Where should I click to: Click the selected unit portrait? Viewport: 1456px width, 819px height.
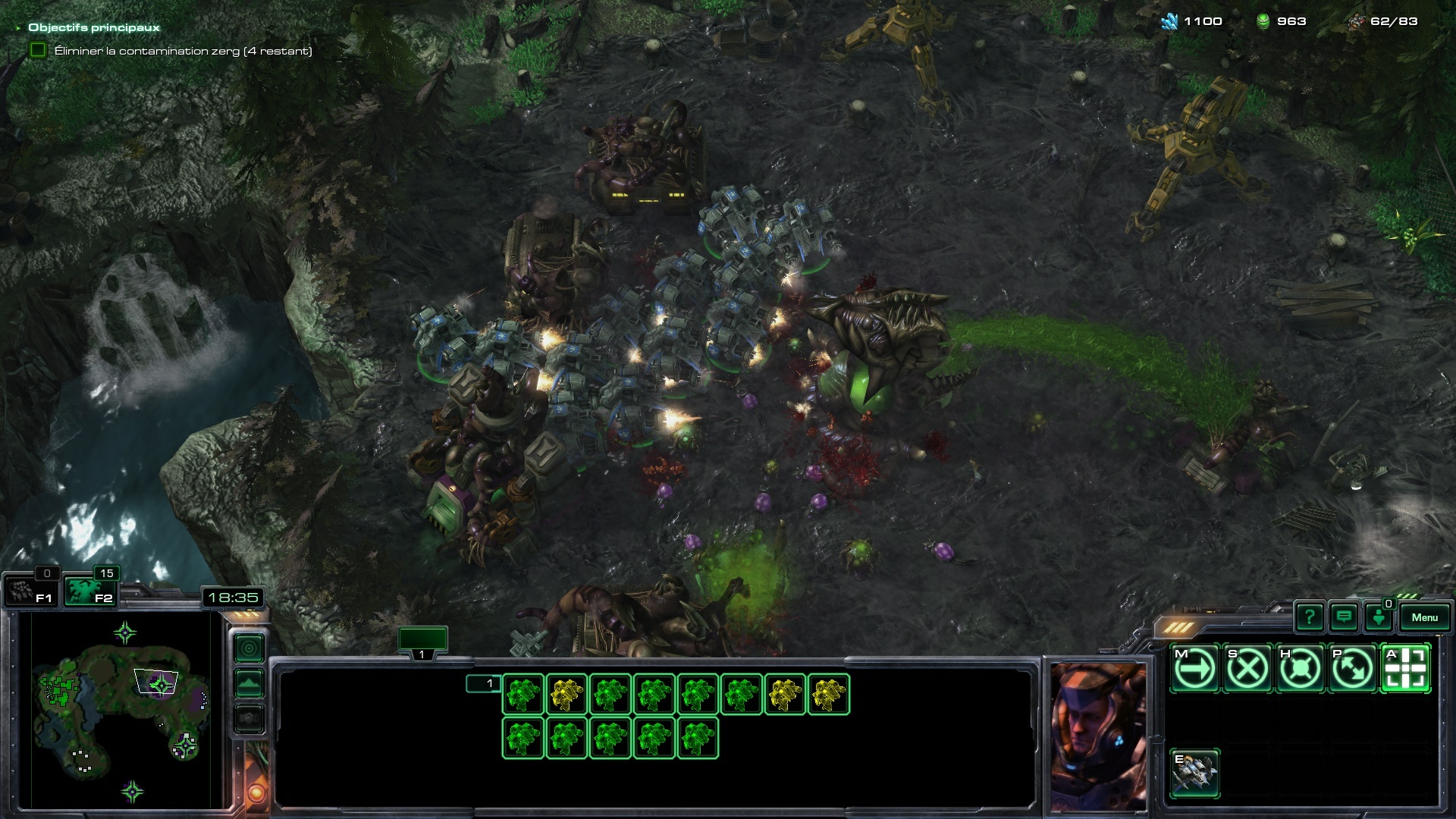pyautogui.click(x=1098, y=736)
